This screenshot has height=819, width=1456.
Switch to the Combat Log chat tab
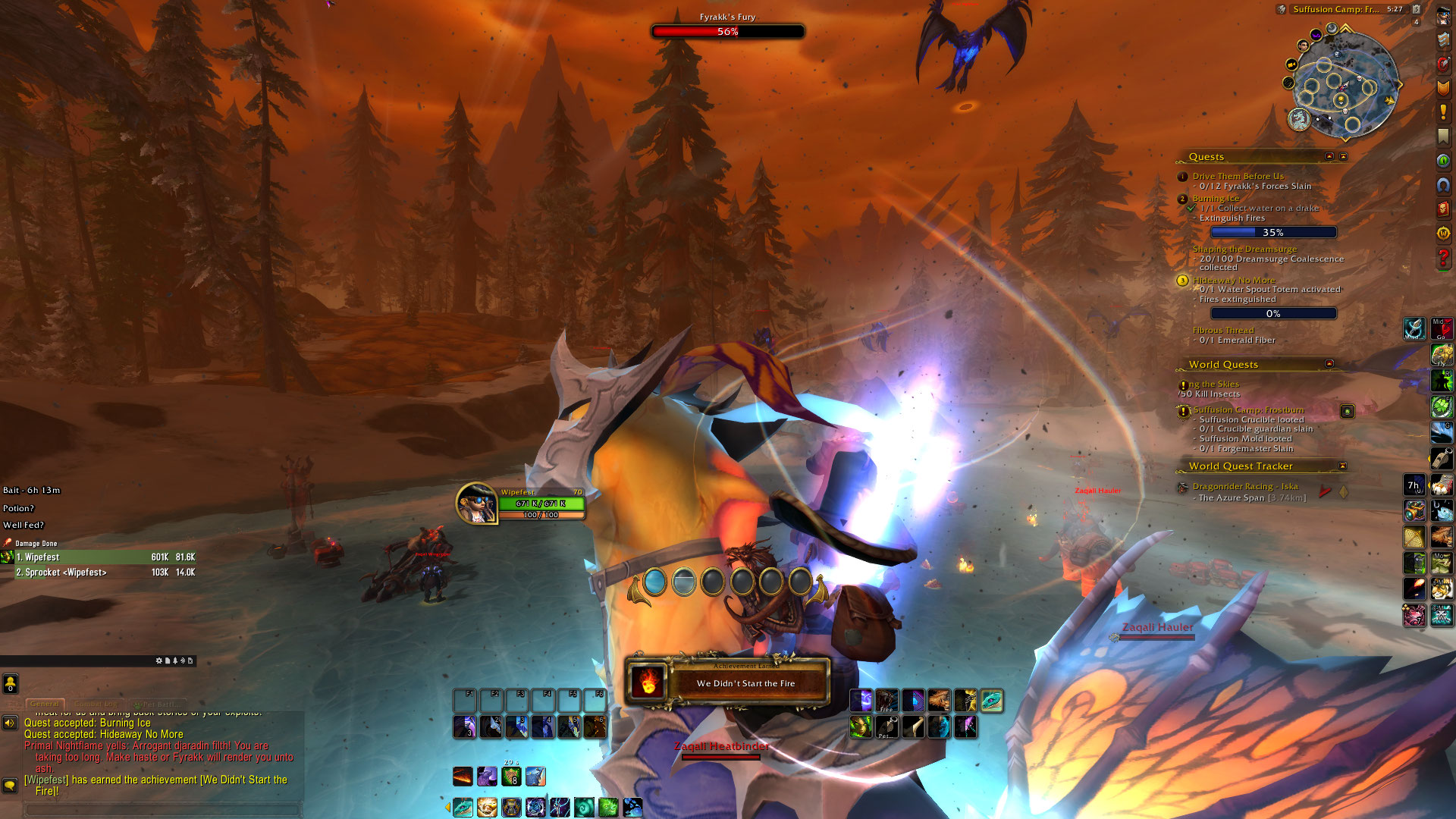click(x=96, y=704)
